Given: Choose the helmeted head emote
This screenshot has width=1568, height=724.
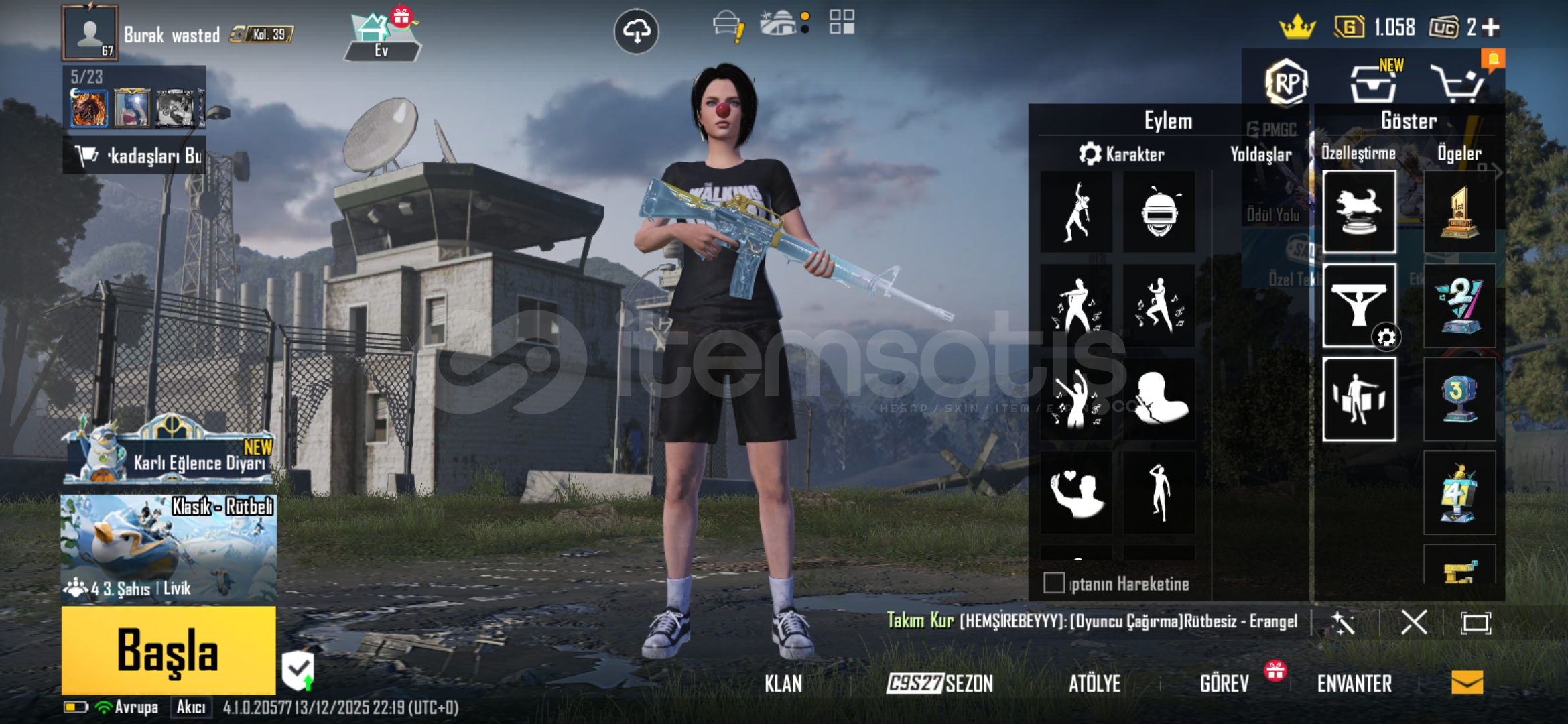Looking at the screenshot, I should click(x=1159, y=212).
